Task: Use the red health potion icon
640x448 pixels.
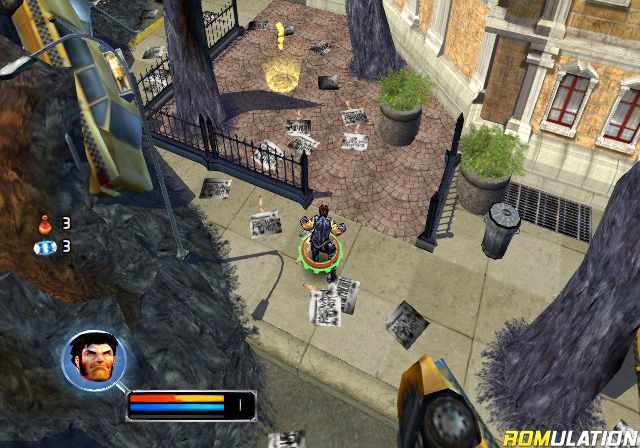Action: 45,222
